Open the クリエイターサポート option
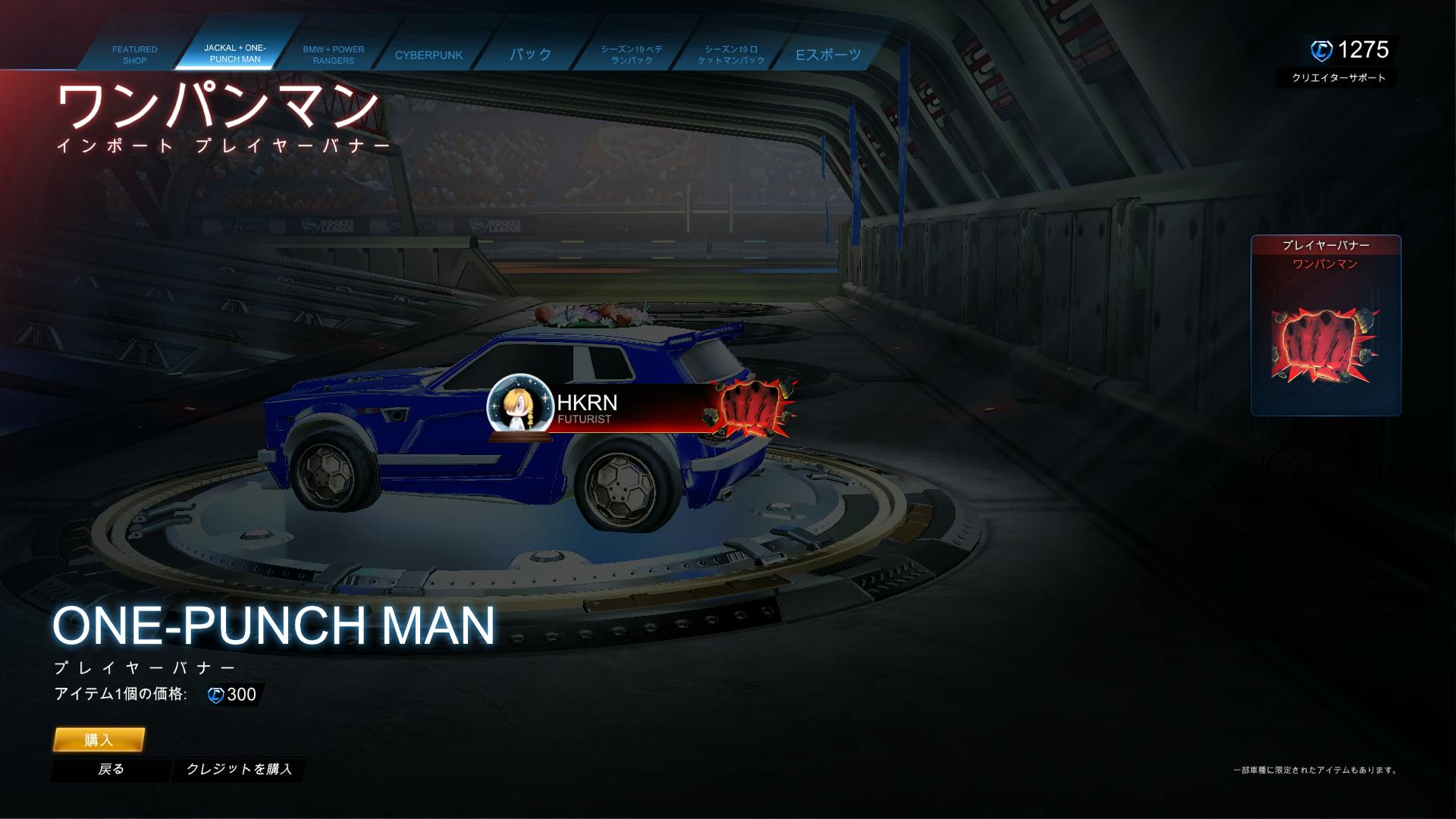 pos(1338,77)
